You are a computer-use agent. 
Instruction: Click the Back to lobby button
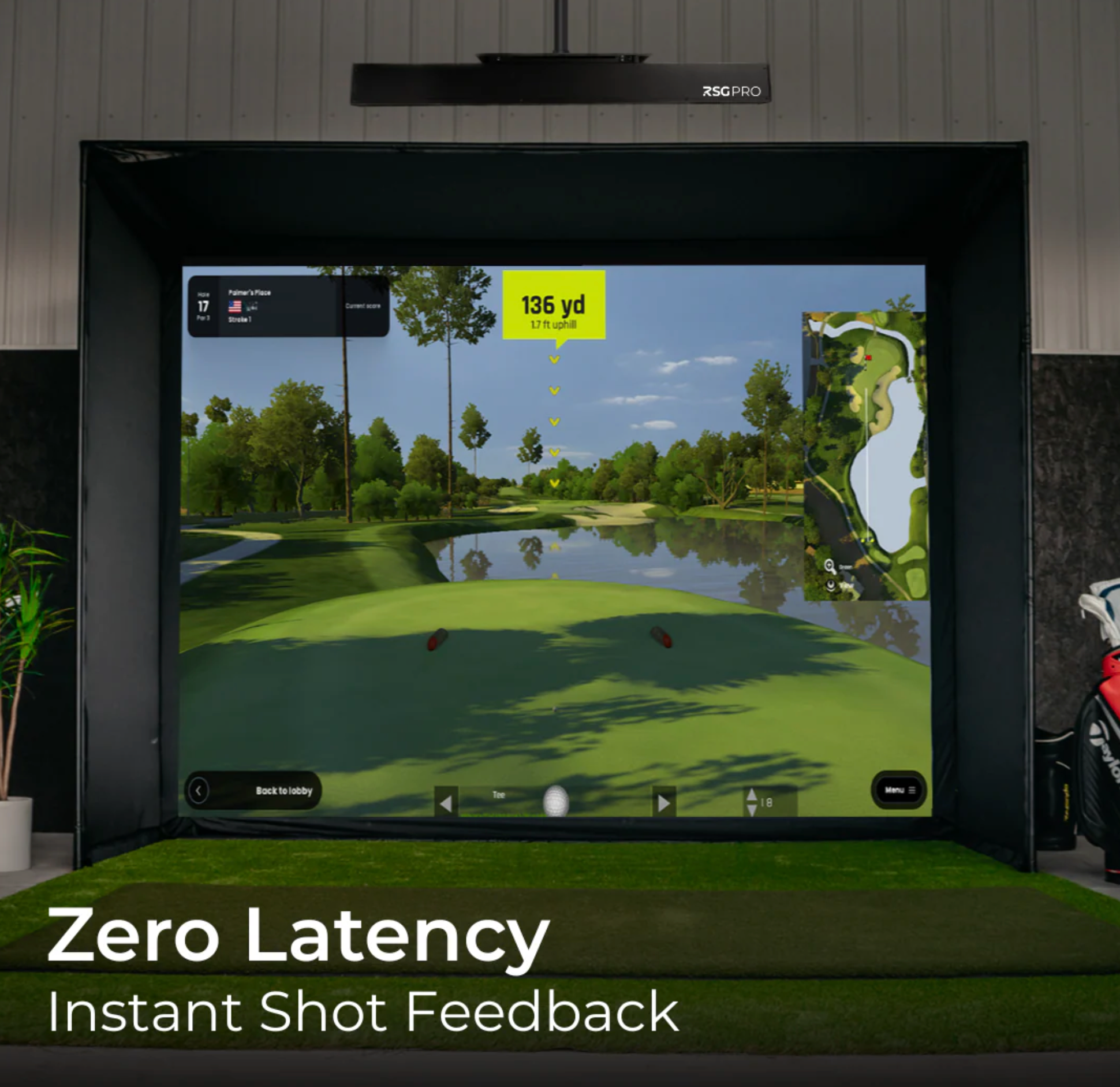pyautogui.click(x=283, y=790)
